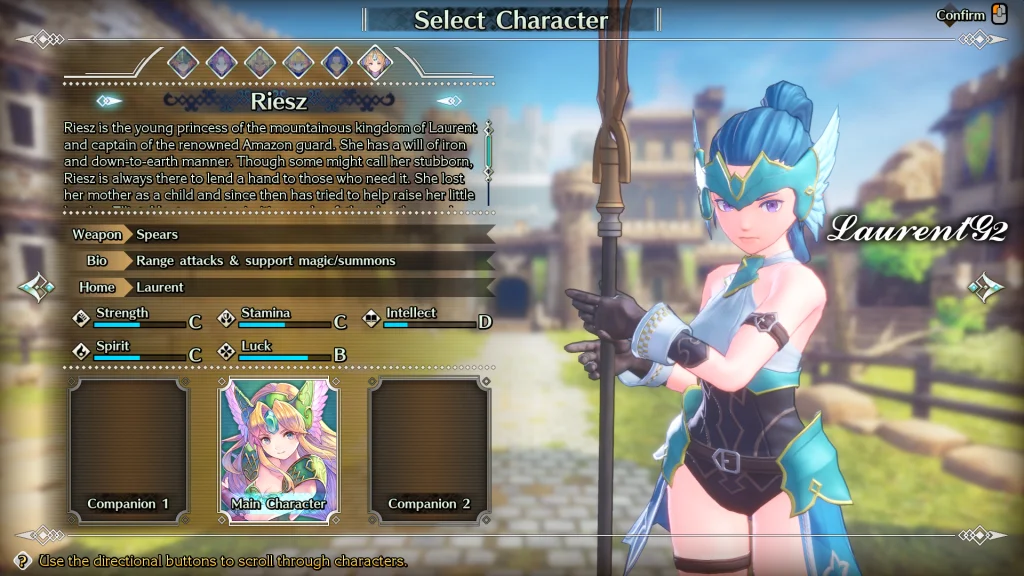Select Charlotte's blonde portrait icon
Viewport: 1024px width, 576px height.
(298, 63)
